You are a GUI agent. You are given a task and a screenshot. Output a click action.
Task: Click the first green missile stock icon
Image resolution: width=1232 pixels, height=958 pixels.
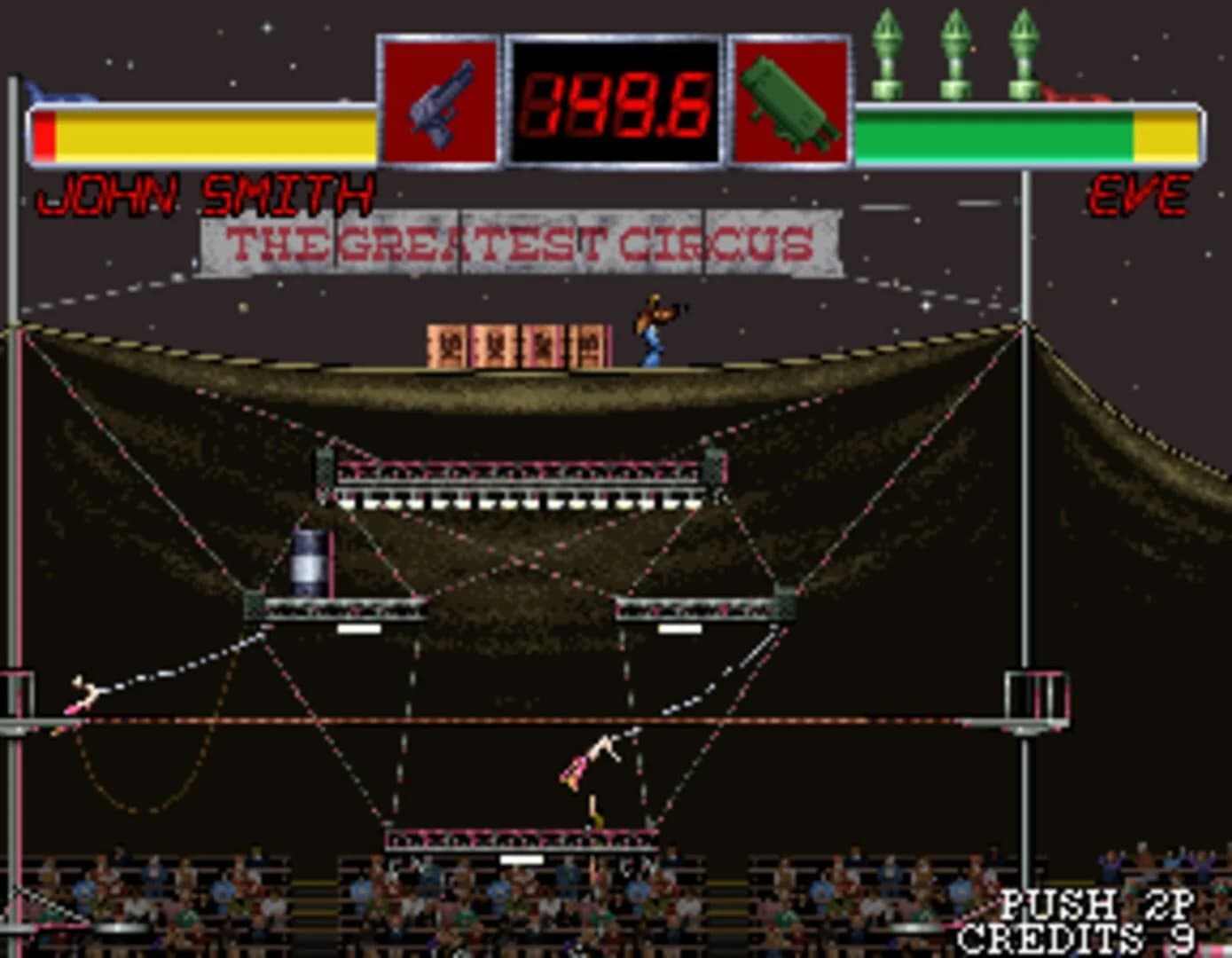coord(887,53)
